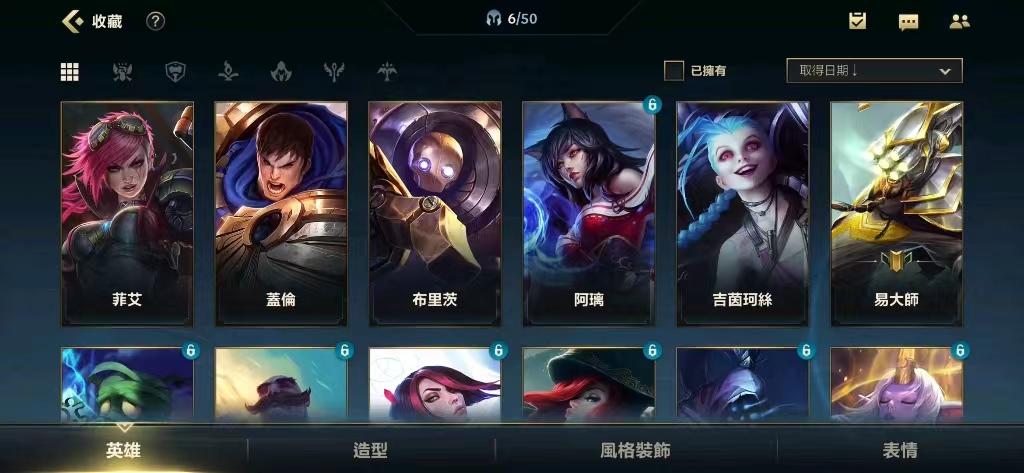Toggle the 已擁有 owned checkbox
This screenshot has width=1024, height=473.
pyautogui.click(x=675, y=71)
